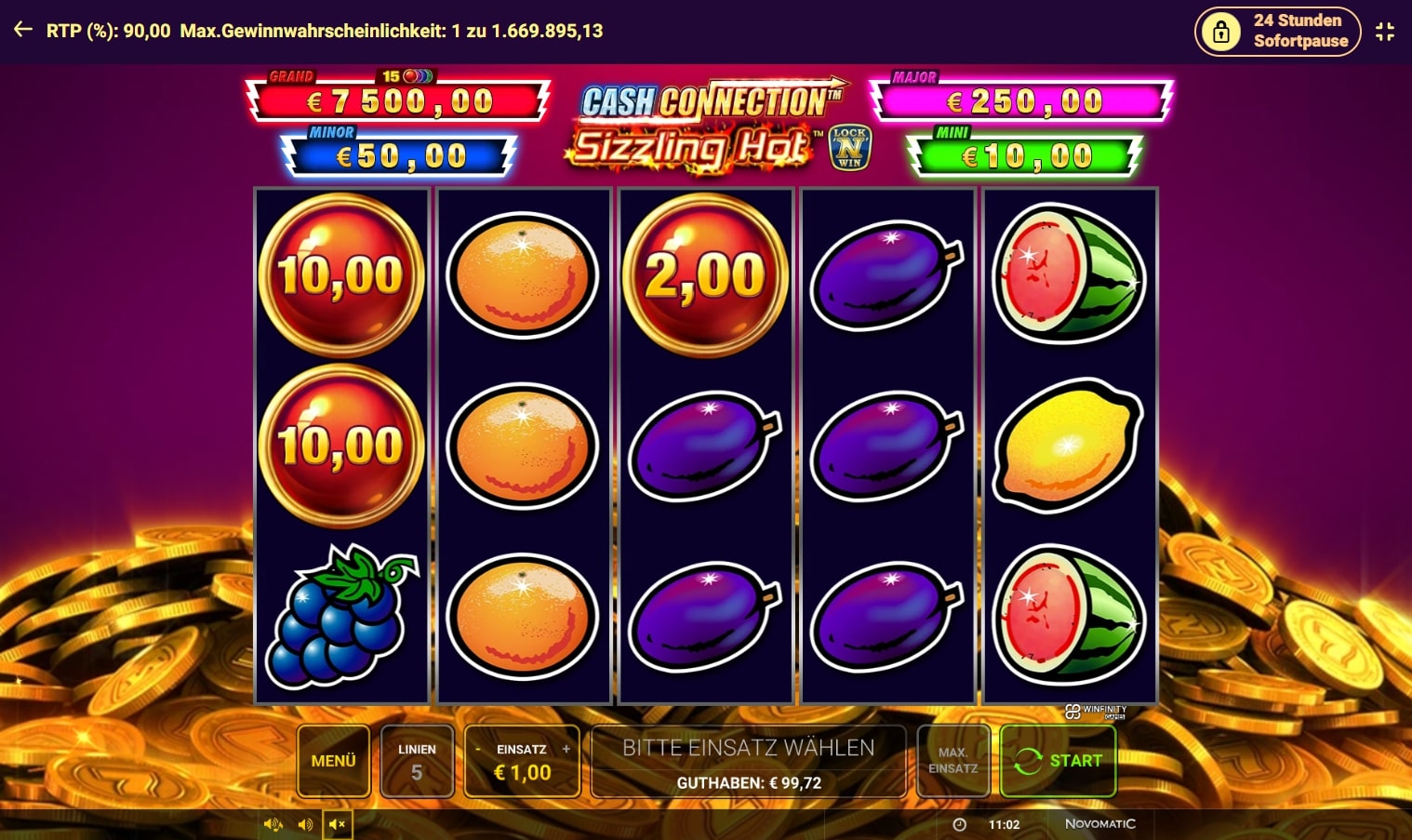
Task: Click the MAX. EINSATZ button
Action: (x=952, y=760)
